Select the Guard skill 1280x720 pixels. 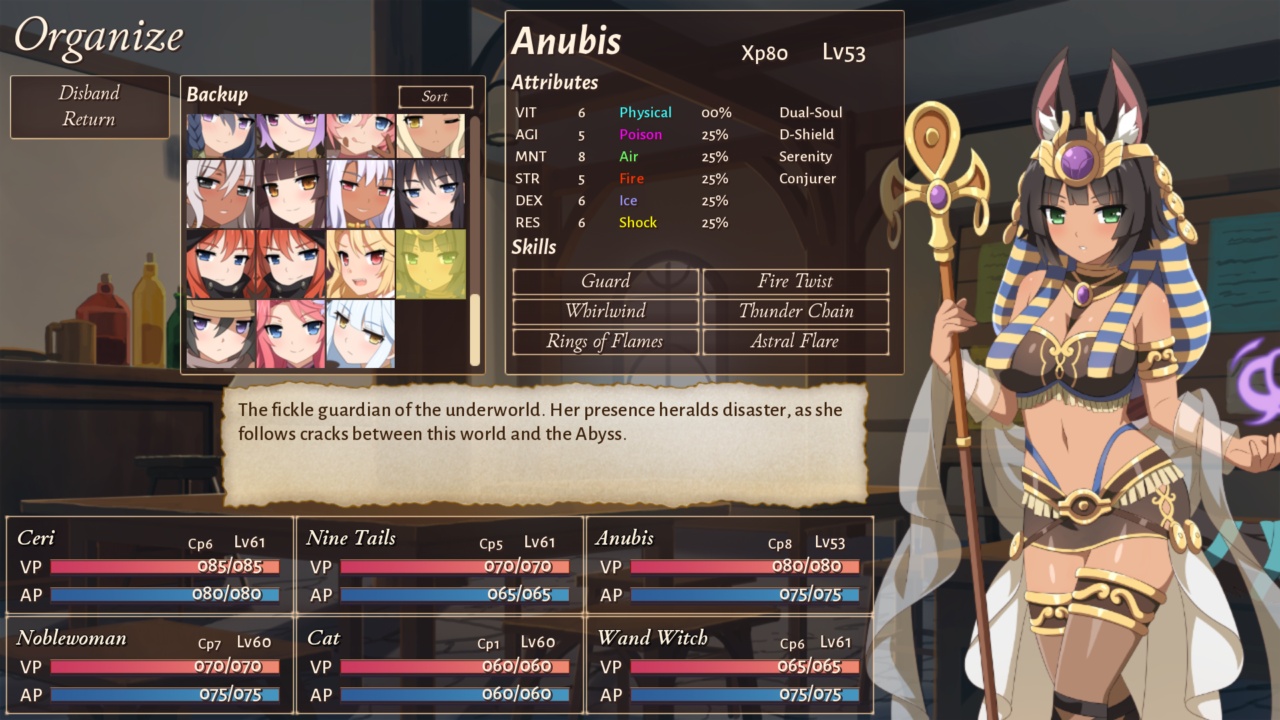(x=606, y=281)
